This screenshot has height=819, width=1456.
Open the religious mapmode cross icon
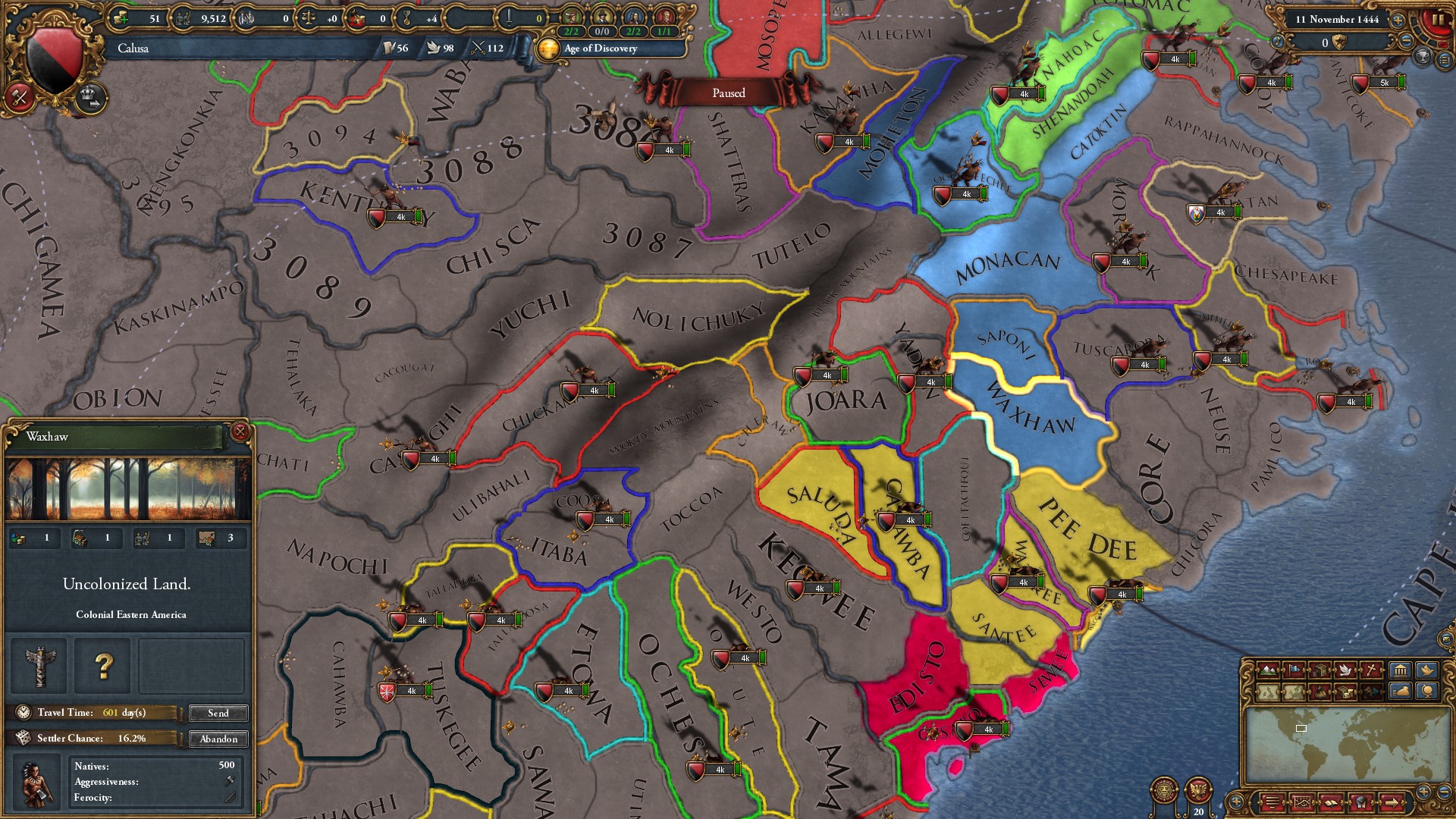point(1370,670)
